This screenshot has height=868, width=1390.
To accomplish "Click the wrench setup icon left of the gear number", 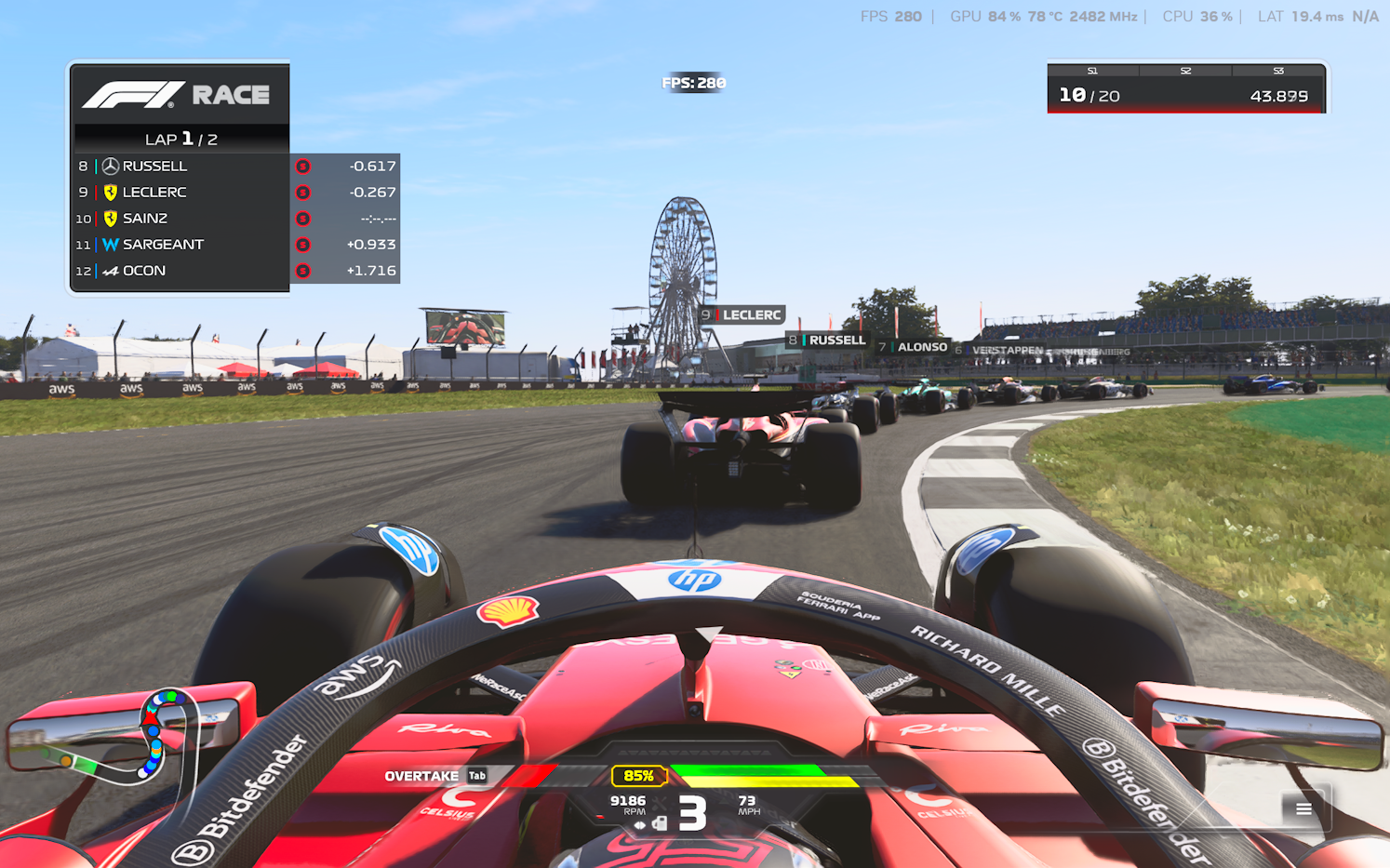I will (659, 802).
